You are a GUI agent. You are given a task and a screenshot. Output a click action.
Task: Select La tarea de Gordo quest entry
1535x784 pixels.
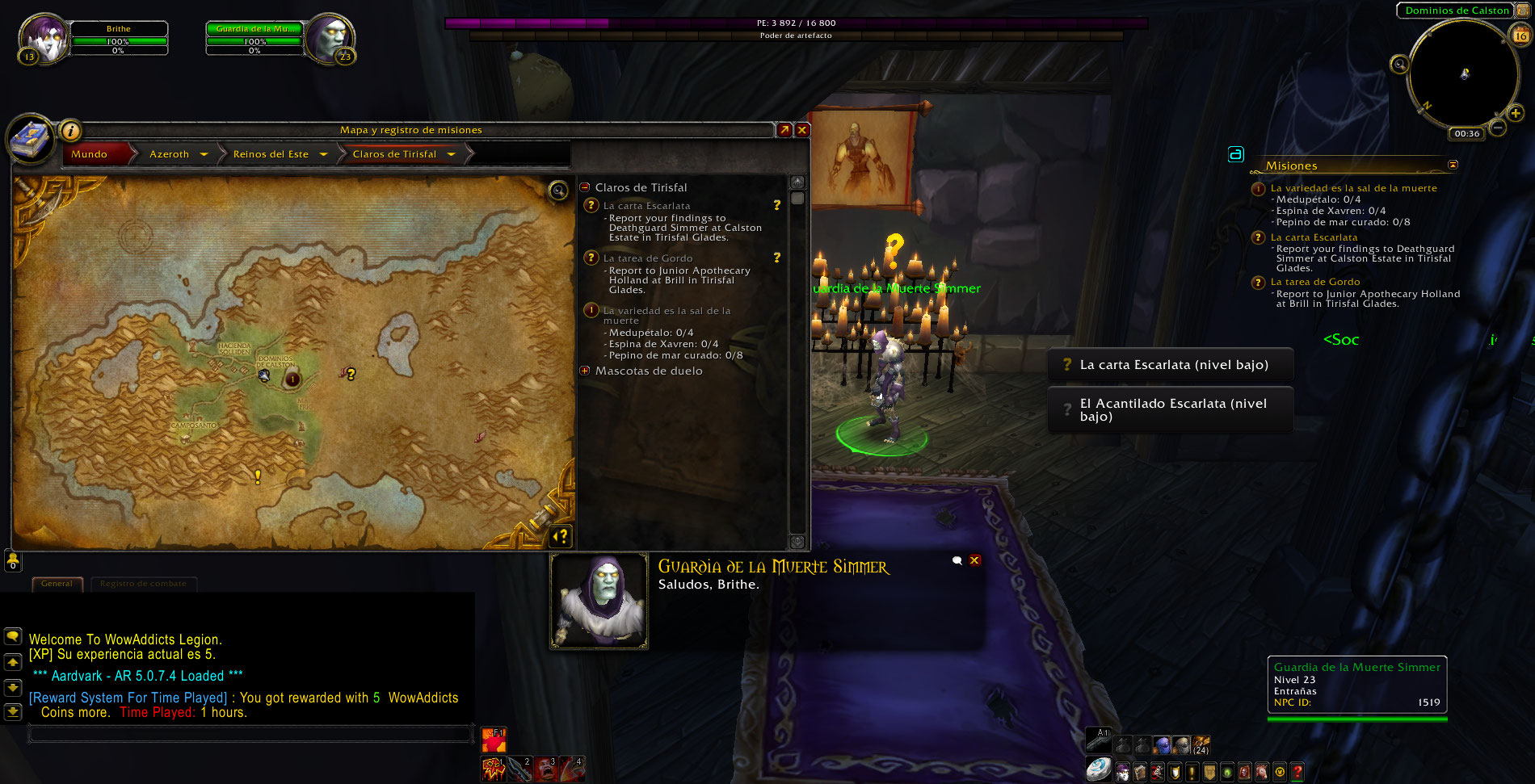(648, 258)
